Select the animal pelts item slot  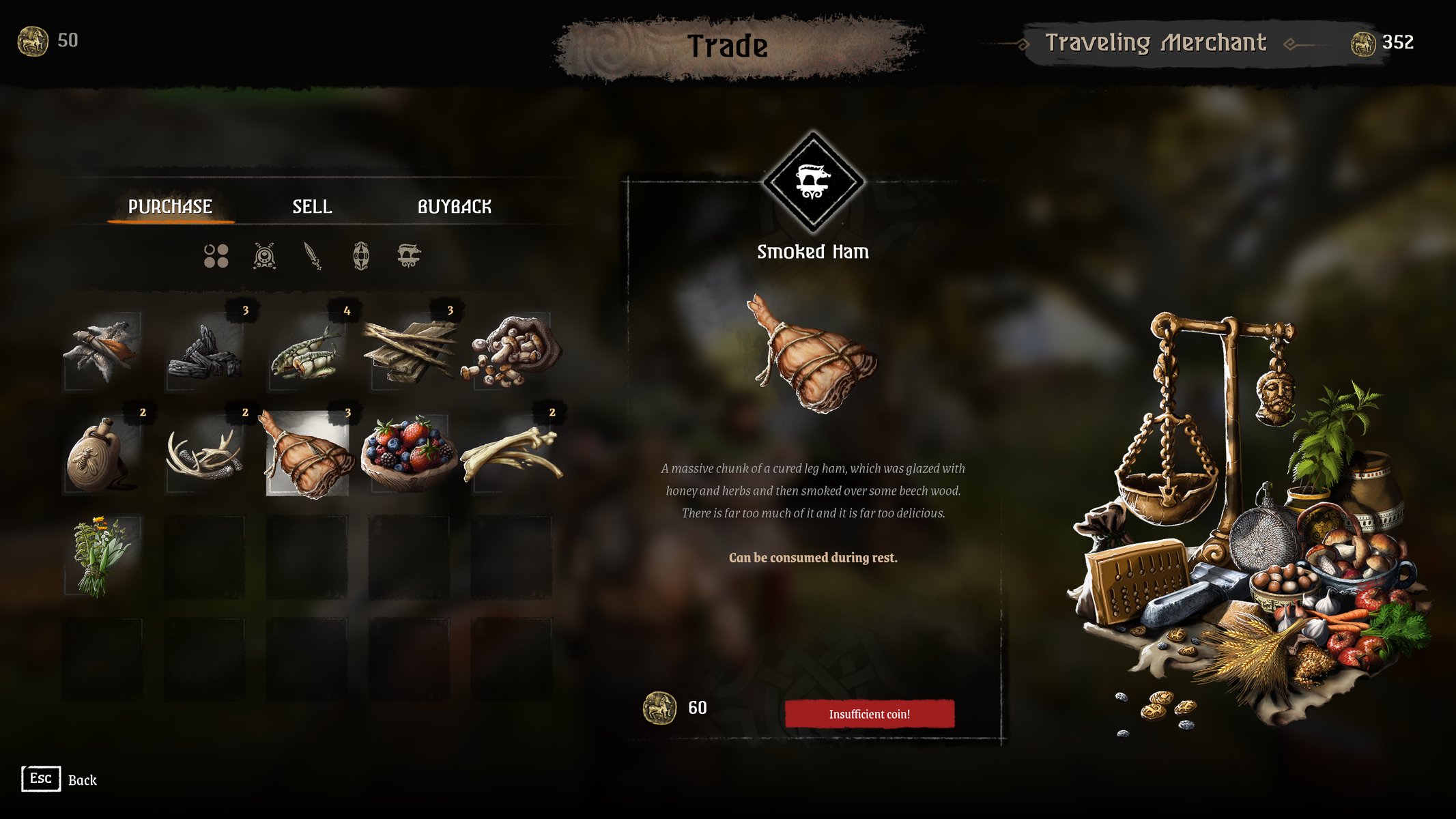[102, 351]
